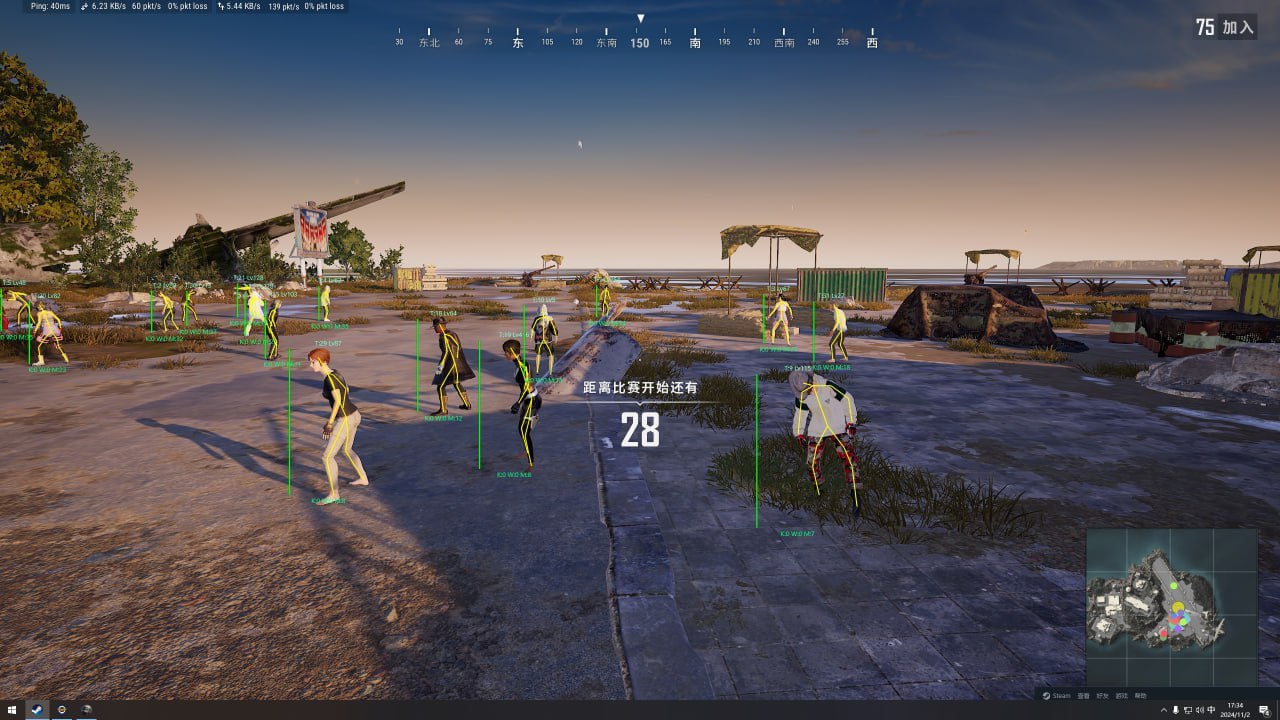The height and width of the screenshot is (720, 1280).
Task: Open the volume icon in the system tray
Action: [1200, 710]
